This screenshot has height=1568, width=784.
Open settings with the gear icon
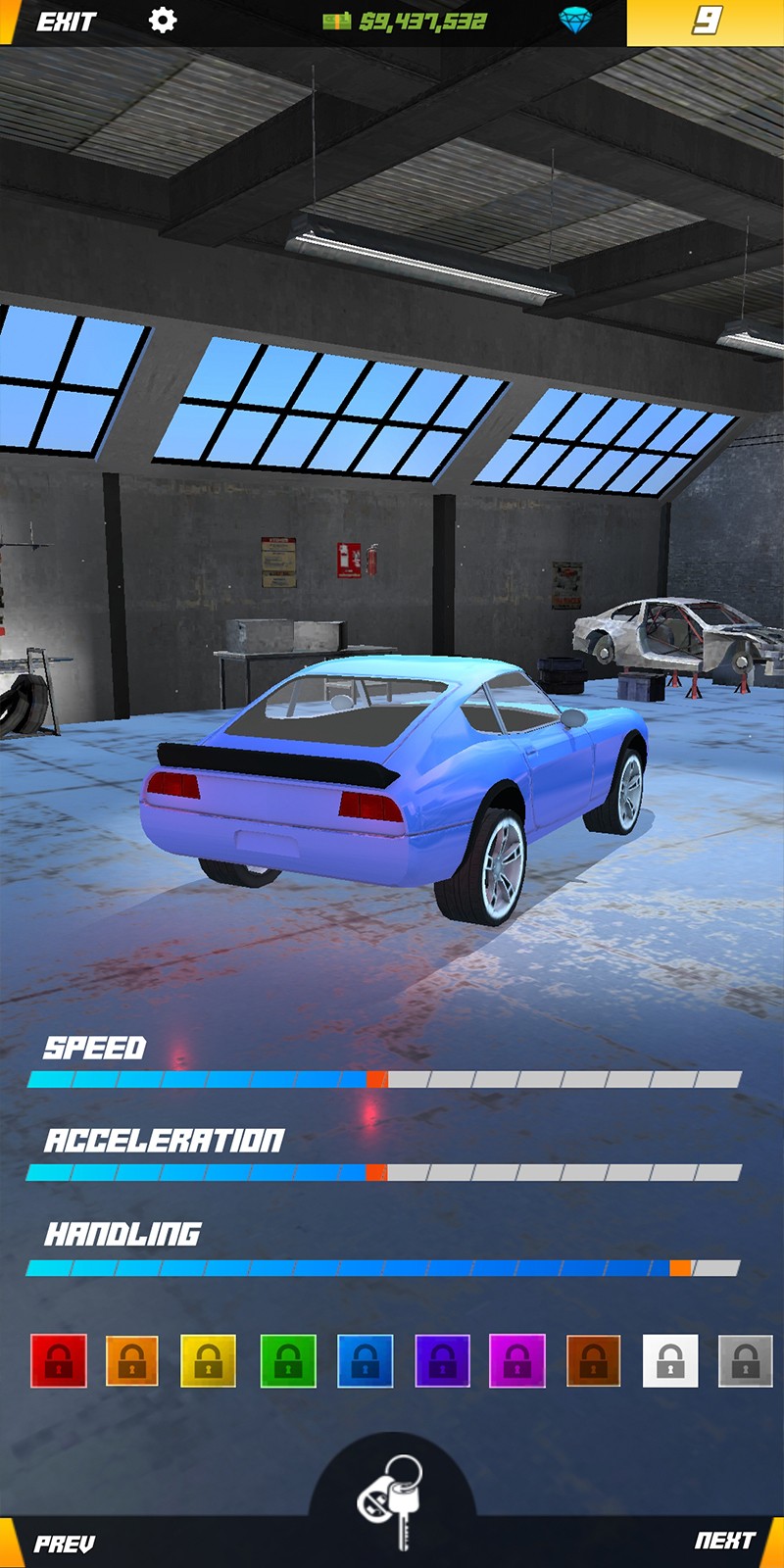pos(163,21)
